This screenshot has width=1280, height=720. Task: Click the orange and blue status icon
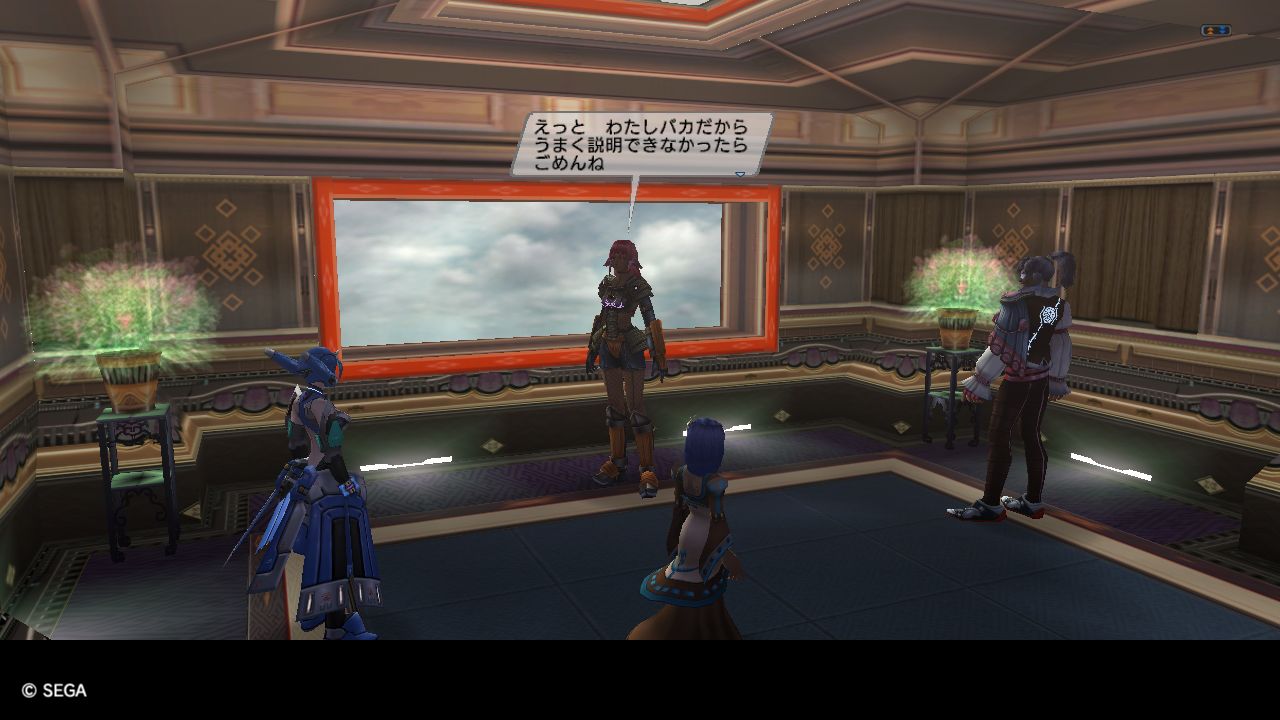(1216, 31)
